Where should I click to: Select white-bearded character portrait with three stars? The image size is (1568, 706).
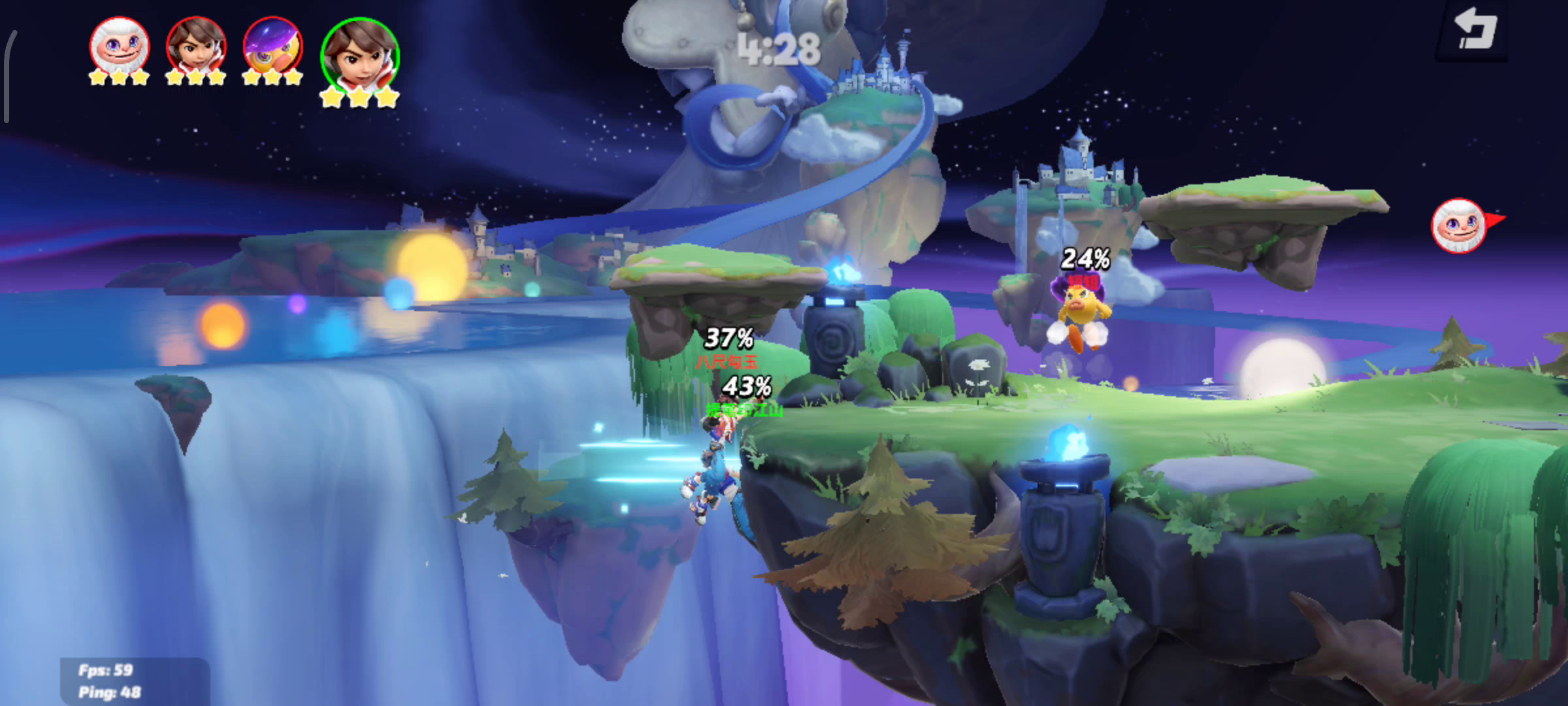click(x=120, y=47)
